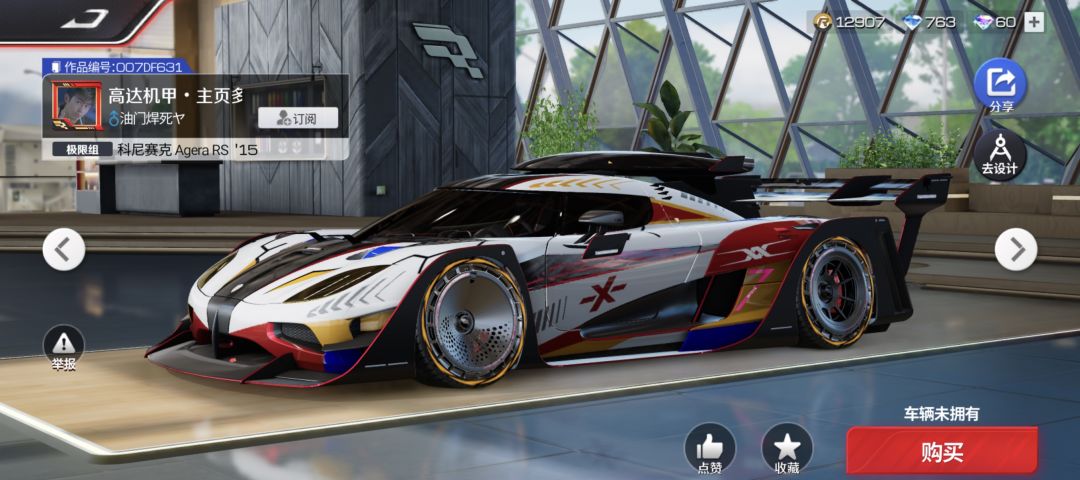Viewport: 1080px width, 480px height.
Task: Buy the car with red 购买 button
Action: [x=941, y=453]
